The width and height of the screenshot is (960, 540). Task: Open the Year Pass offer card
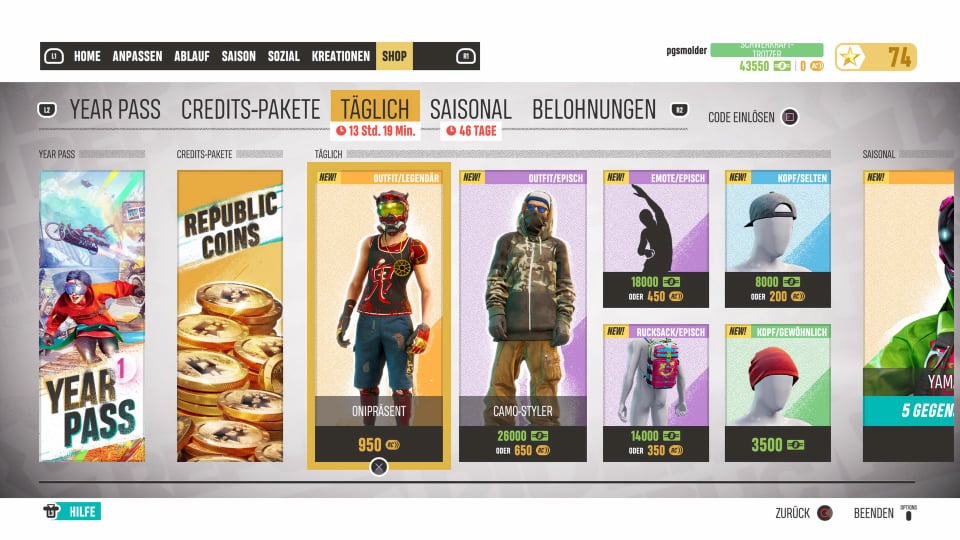point(92,316)
